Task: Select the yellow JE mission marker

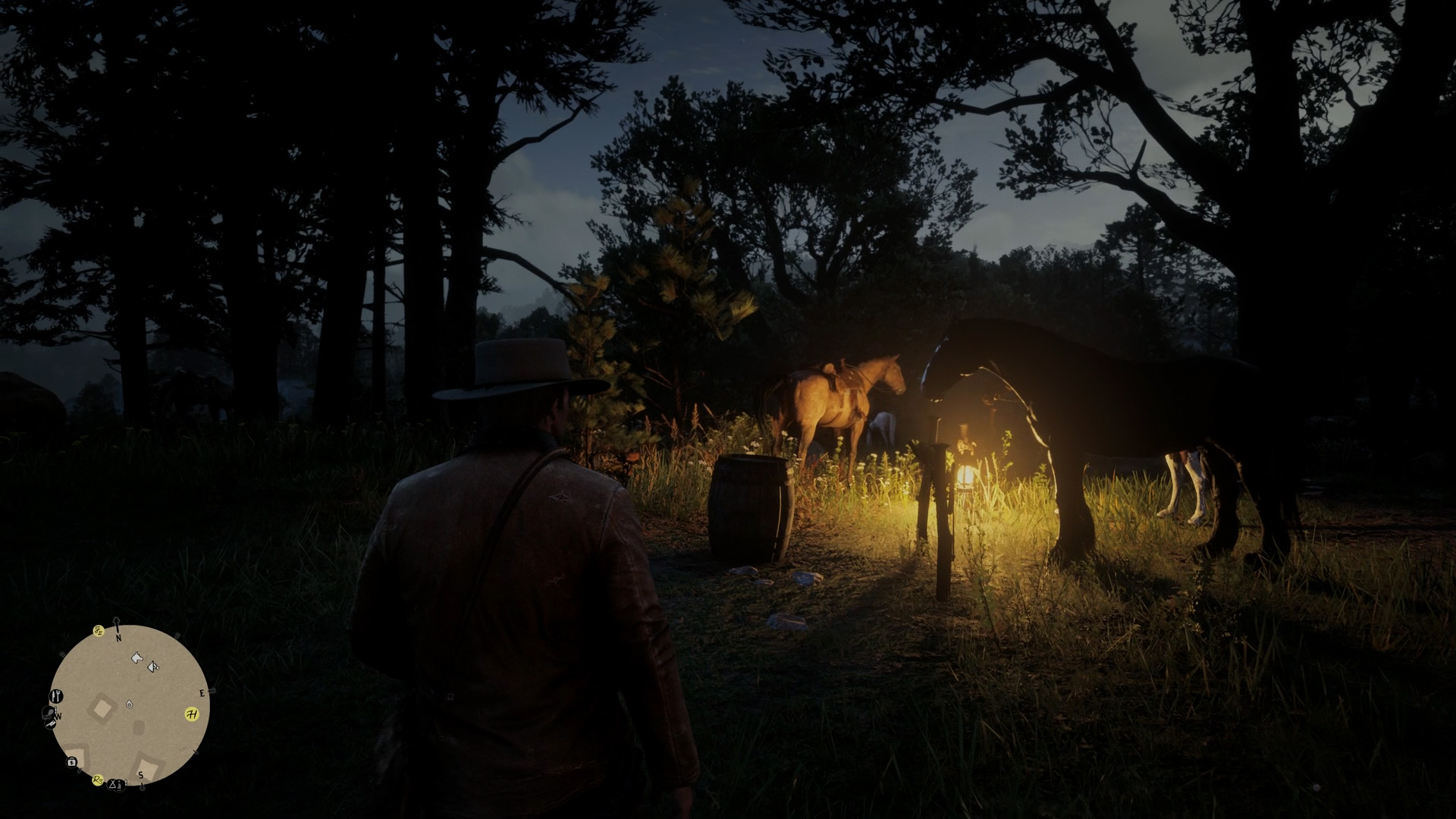Action: [99, 631]
